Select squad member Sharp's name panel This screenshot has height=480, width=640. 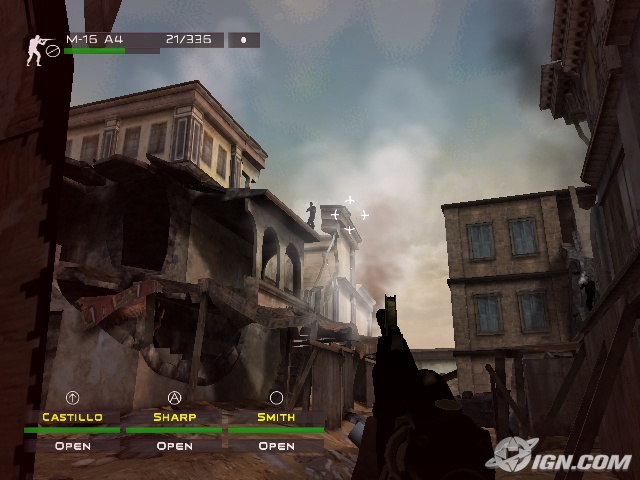[x=174, y=417]
